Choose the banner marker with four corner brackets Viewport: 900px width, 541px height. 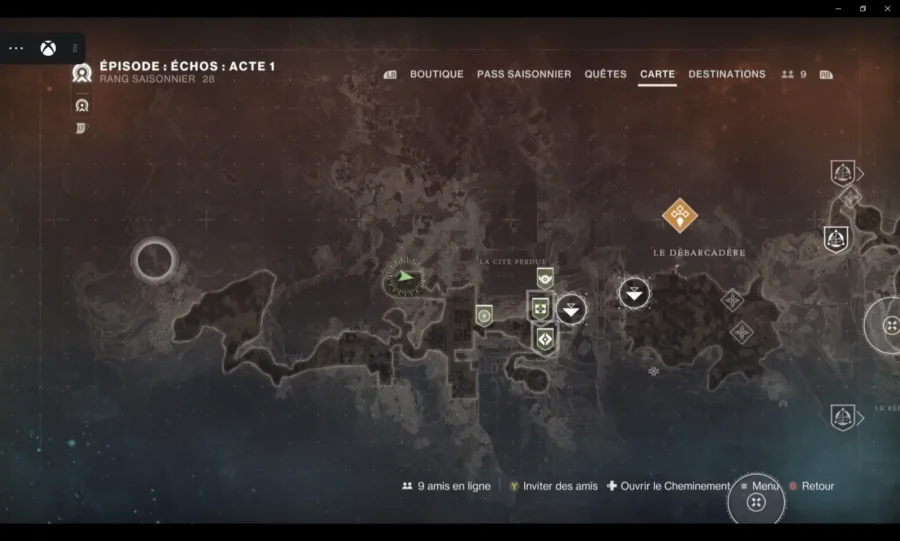tap(541, 307)
